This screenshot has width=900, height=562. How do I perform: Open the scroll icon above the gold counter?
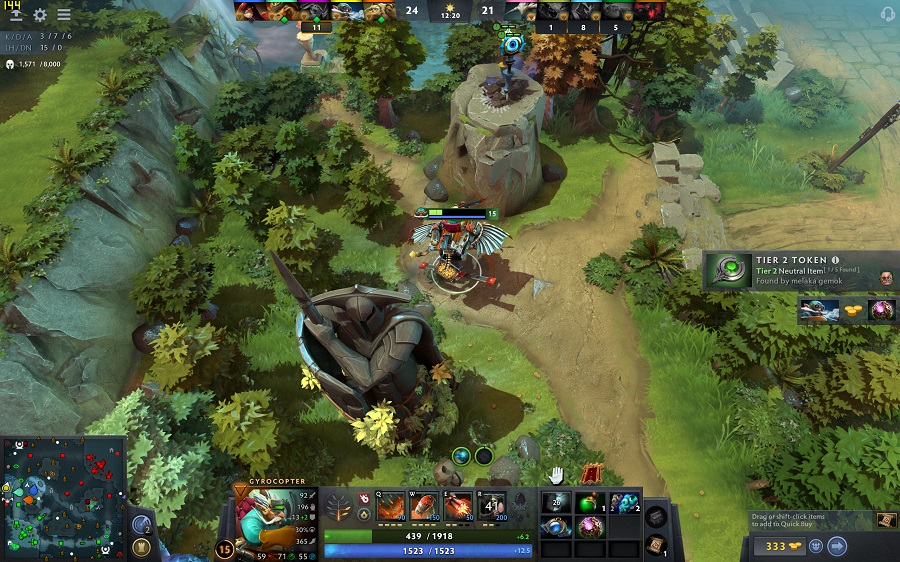pos(885,520)
